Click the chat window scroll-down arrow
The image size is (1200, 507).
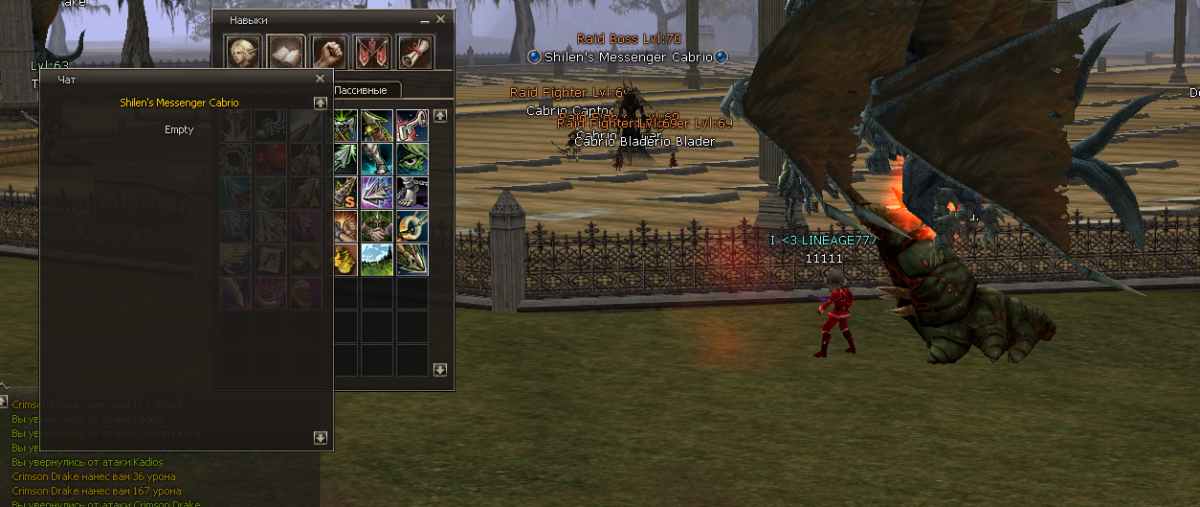point(320,437)
